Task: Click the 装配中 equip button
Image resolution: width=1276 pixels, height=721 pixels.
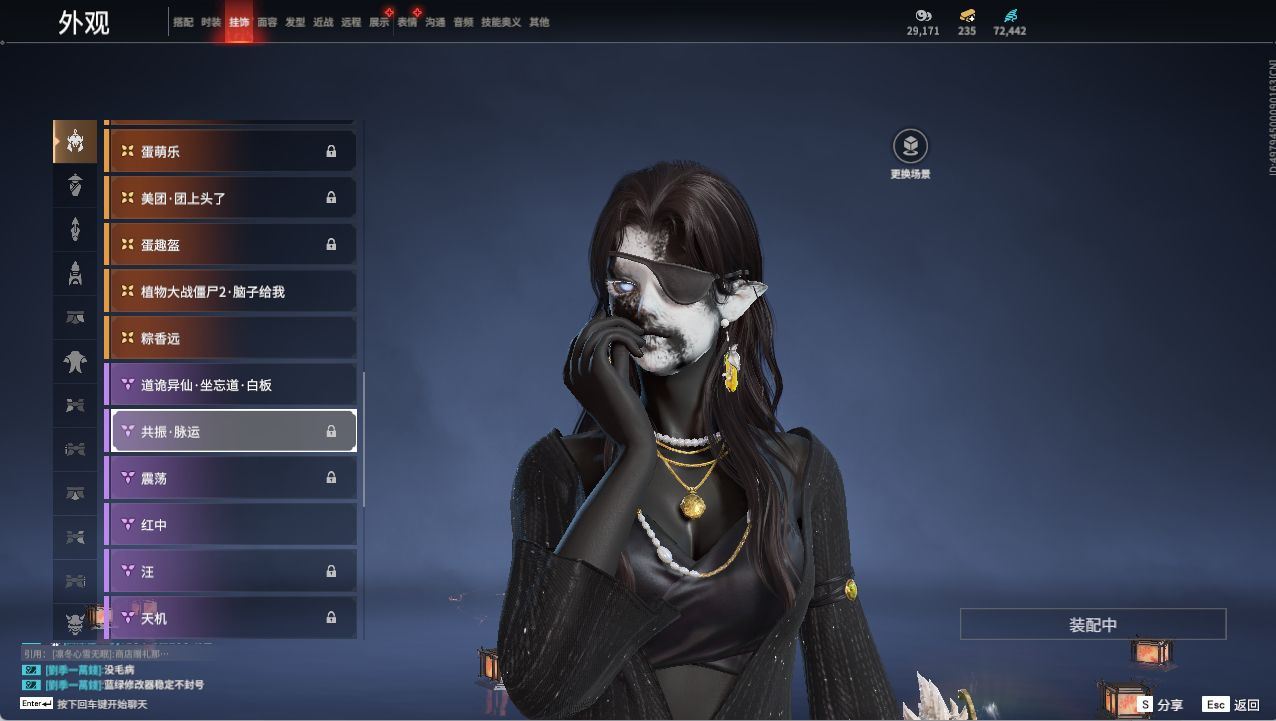Action: click(1093, 625)
